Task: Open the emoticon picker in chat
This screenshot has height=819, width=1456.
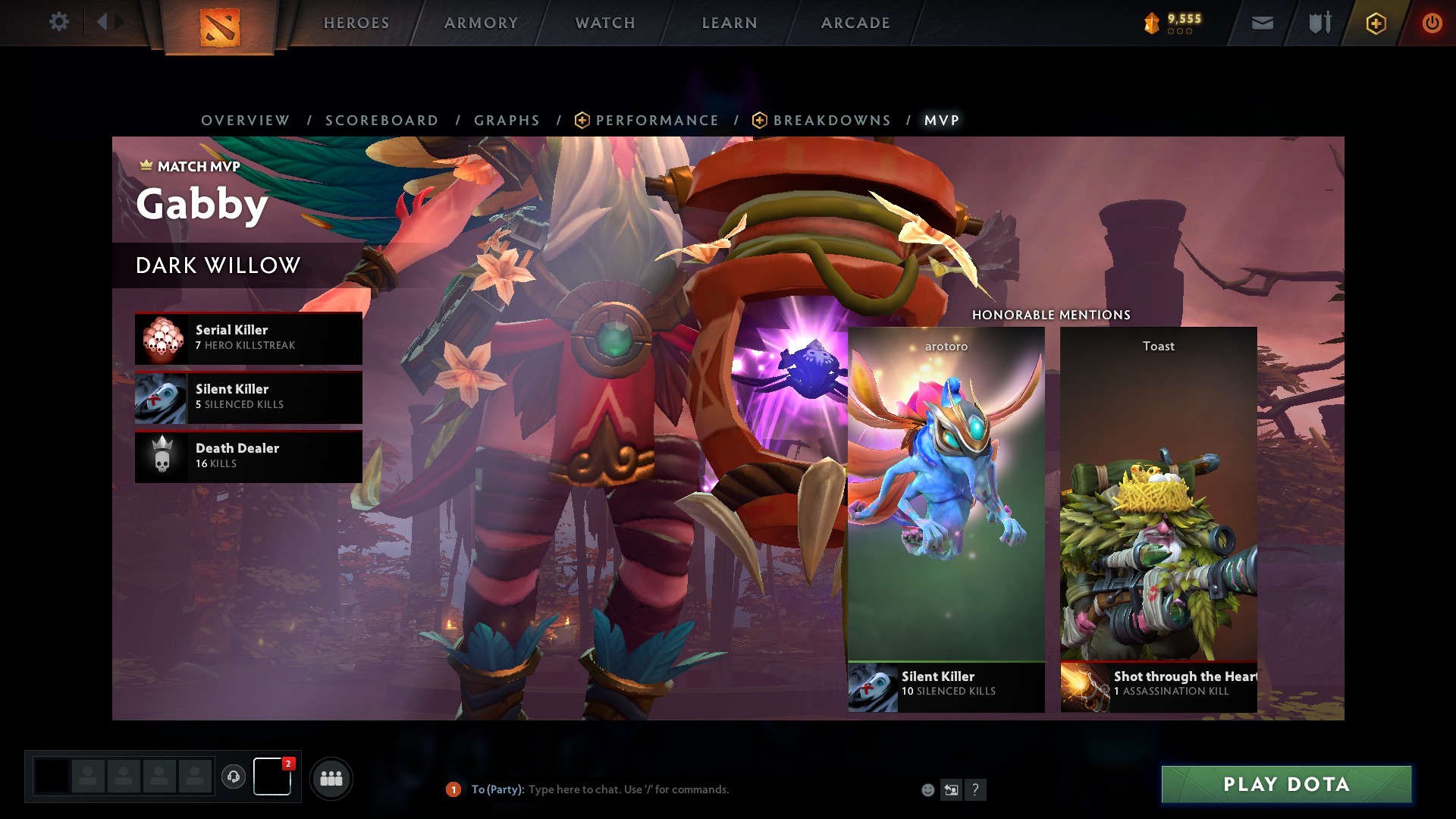Action: click(x=927, y=789)
